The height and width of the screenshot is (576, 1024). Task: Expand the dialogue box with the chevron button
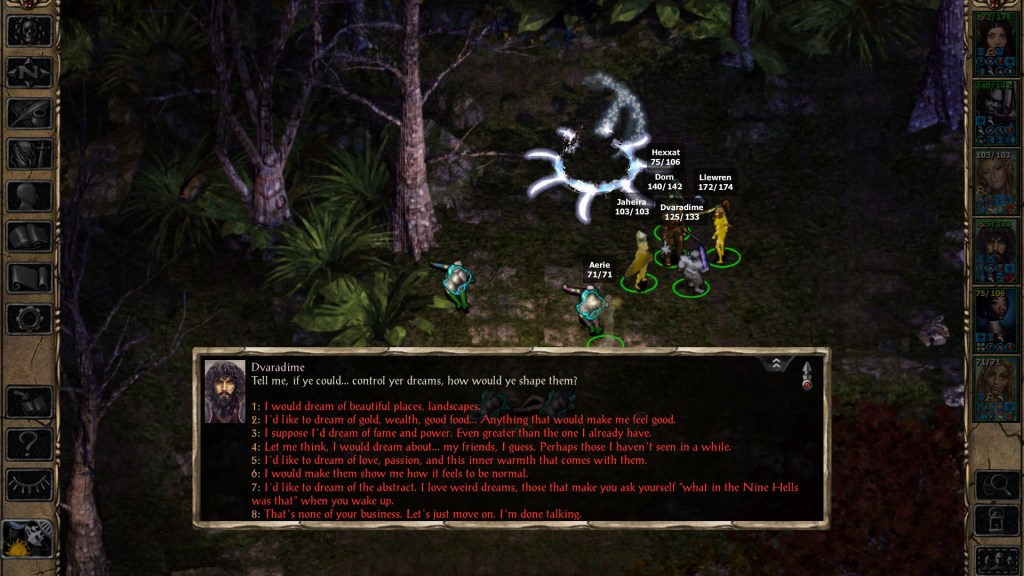[775, 364]
